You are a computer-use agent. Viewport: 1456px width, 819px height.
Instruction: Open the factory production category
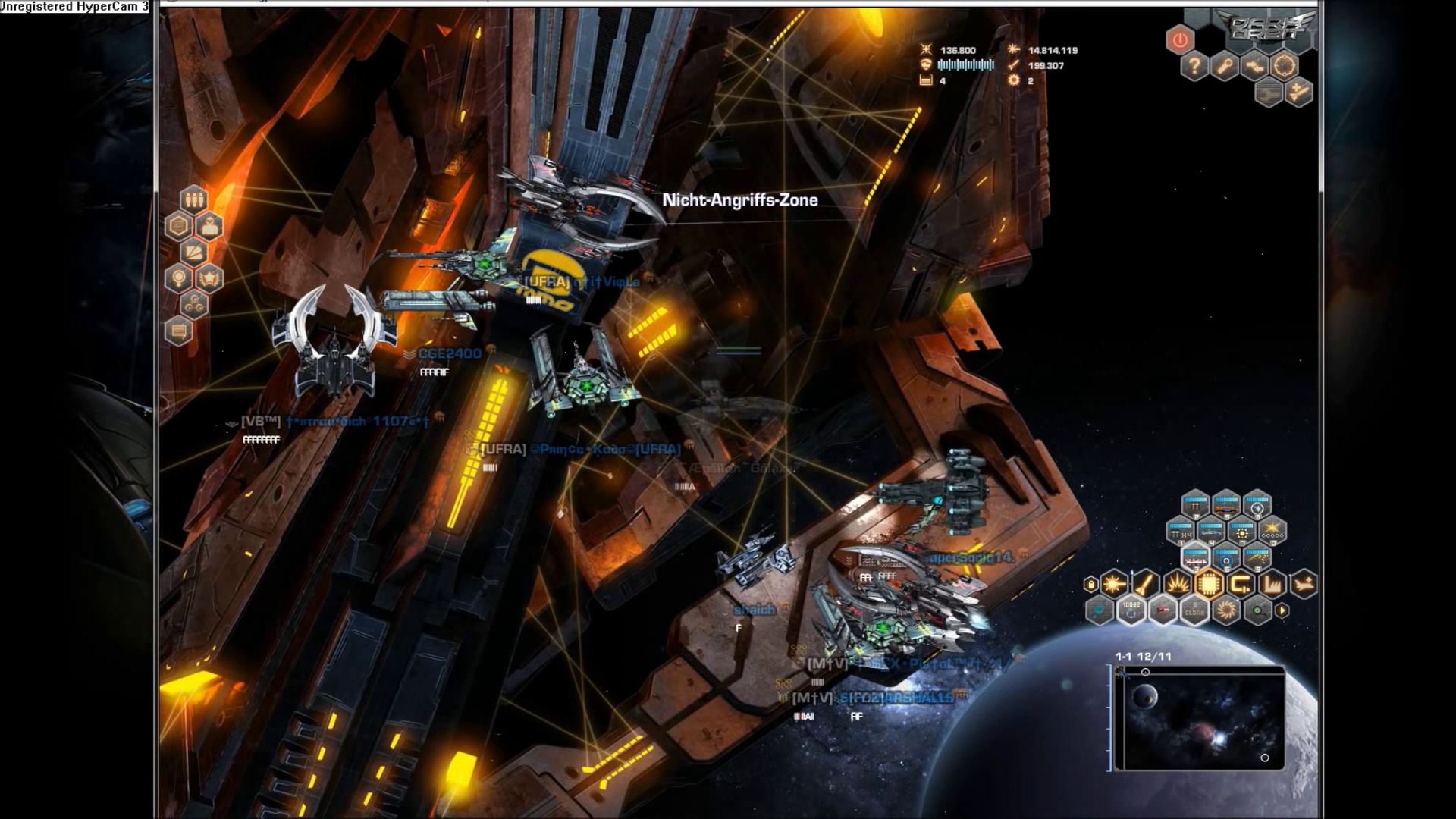coord(1272,584)
